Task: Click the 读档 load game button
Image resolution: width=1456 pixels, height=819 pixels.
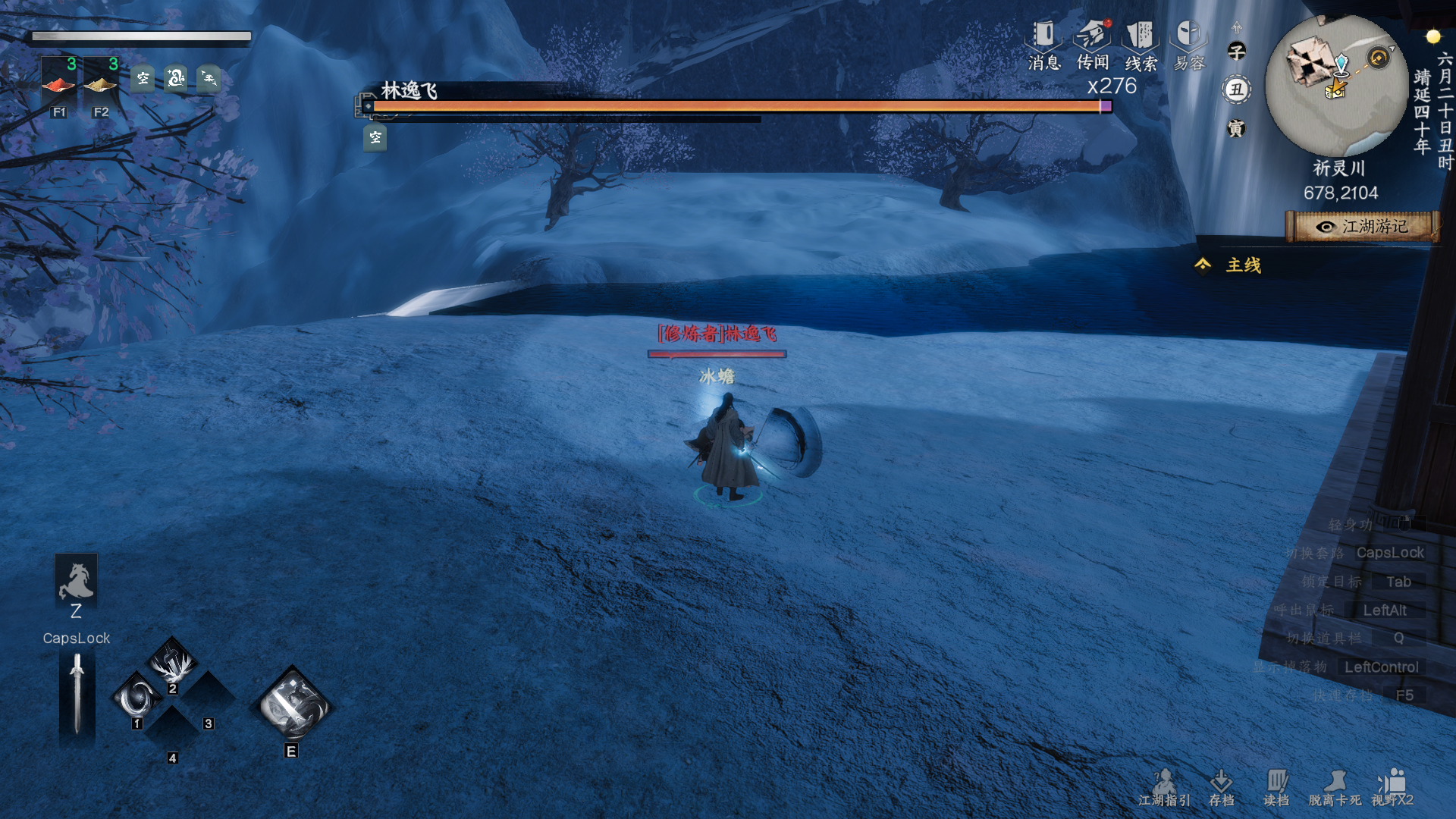Action: point(1277,787)
